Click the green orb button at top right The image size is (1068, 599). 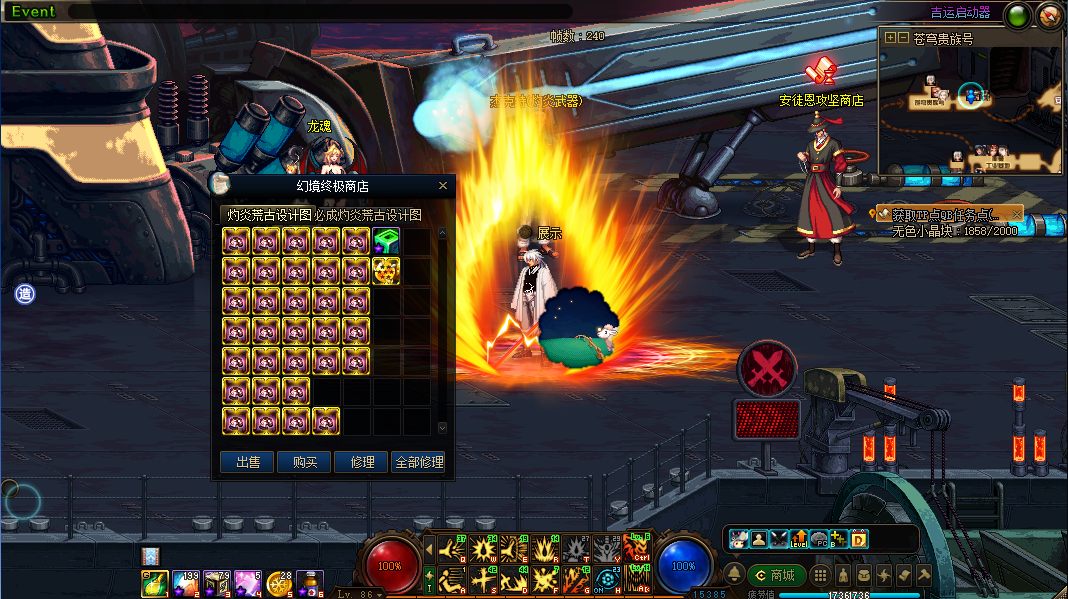(1019, 15)
